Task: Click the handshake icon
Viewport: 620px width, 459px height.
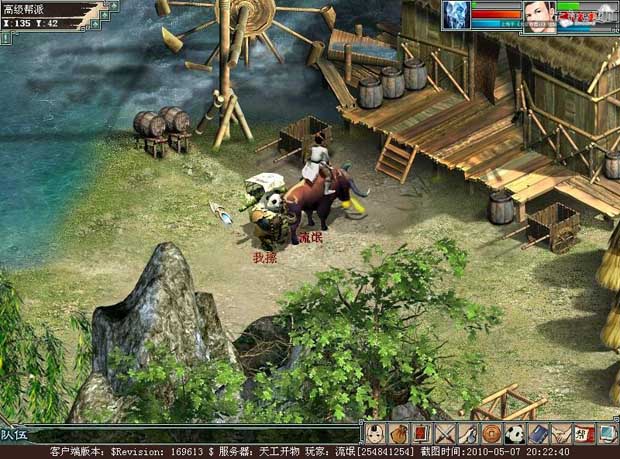Action: tap(561, 433)
